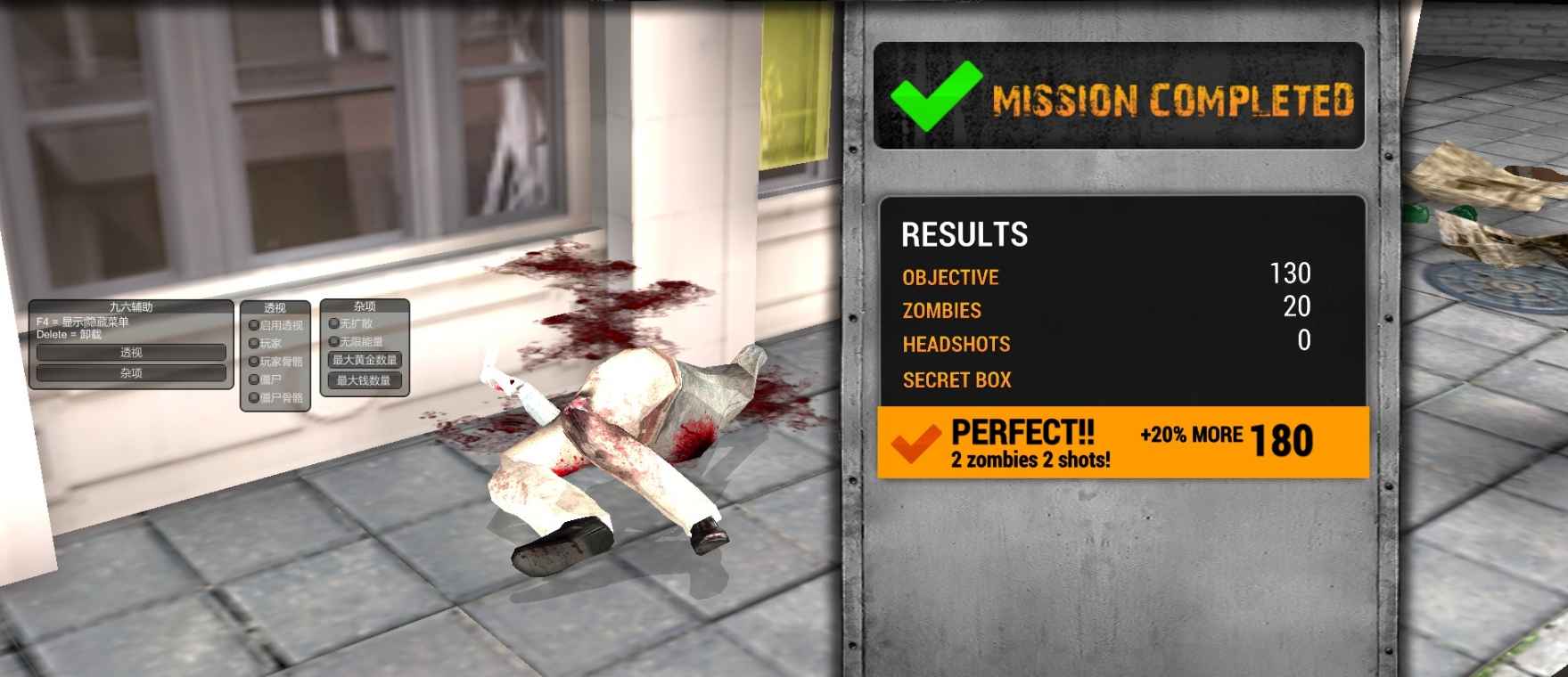Select the SECRET BOX row in RESULTS
The width and height of the screenshot is (1568, 677).
[x=956, y=380]
